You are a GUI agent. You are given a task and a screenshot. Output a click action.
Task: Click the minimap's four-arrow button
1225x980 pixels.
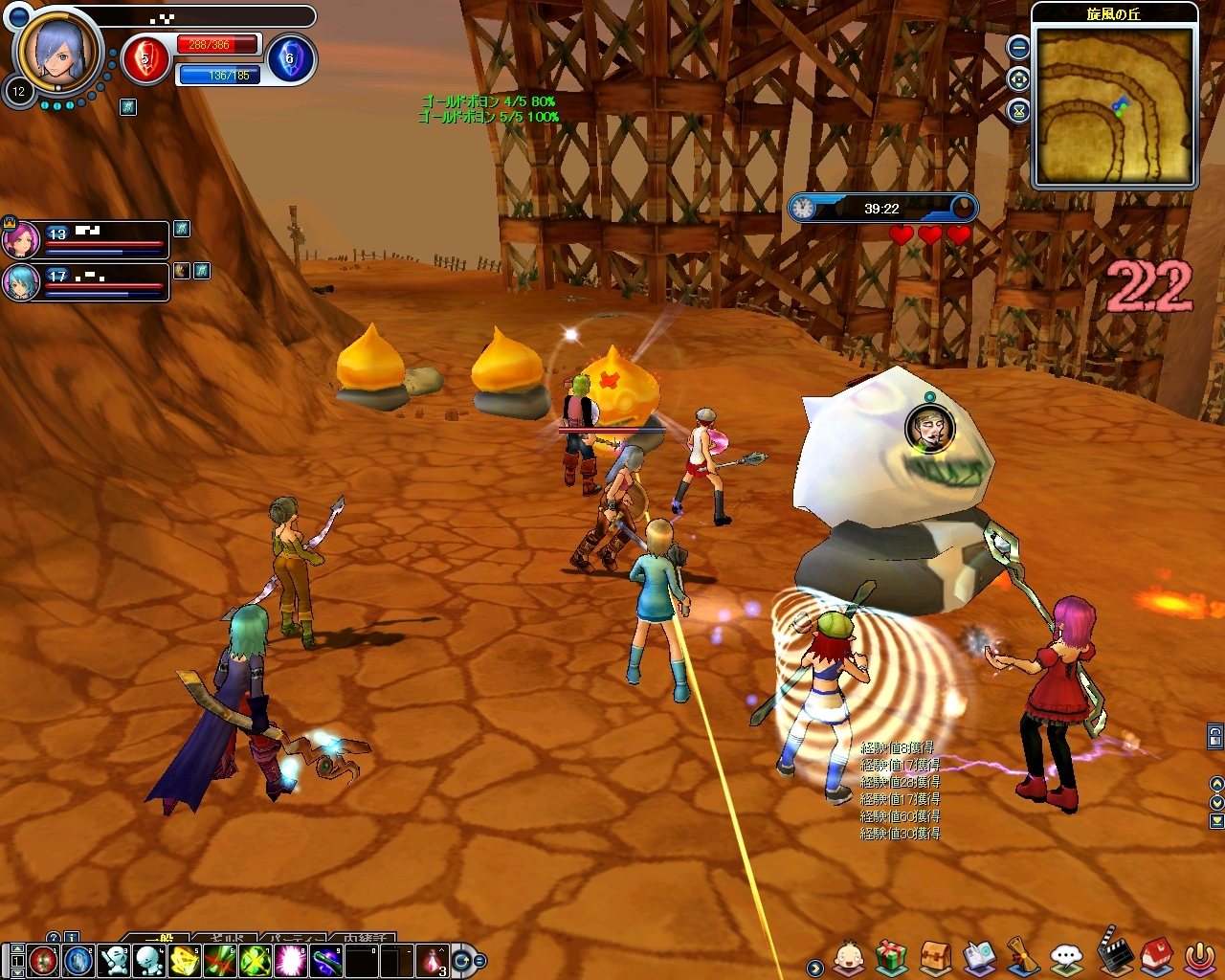tap(1019, 79)
